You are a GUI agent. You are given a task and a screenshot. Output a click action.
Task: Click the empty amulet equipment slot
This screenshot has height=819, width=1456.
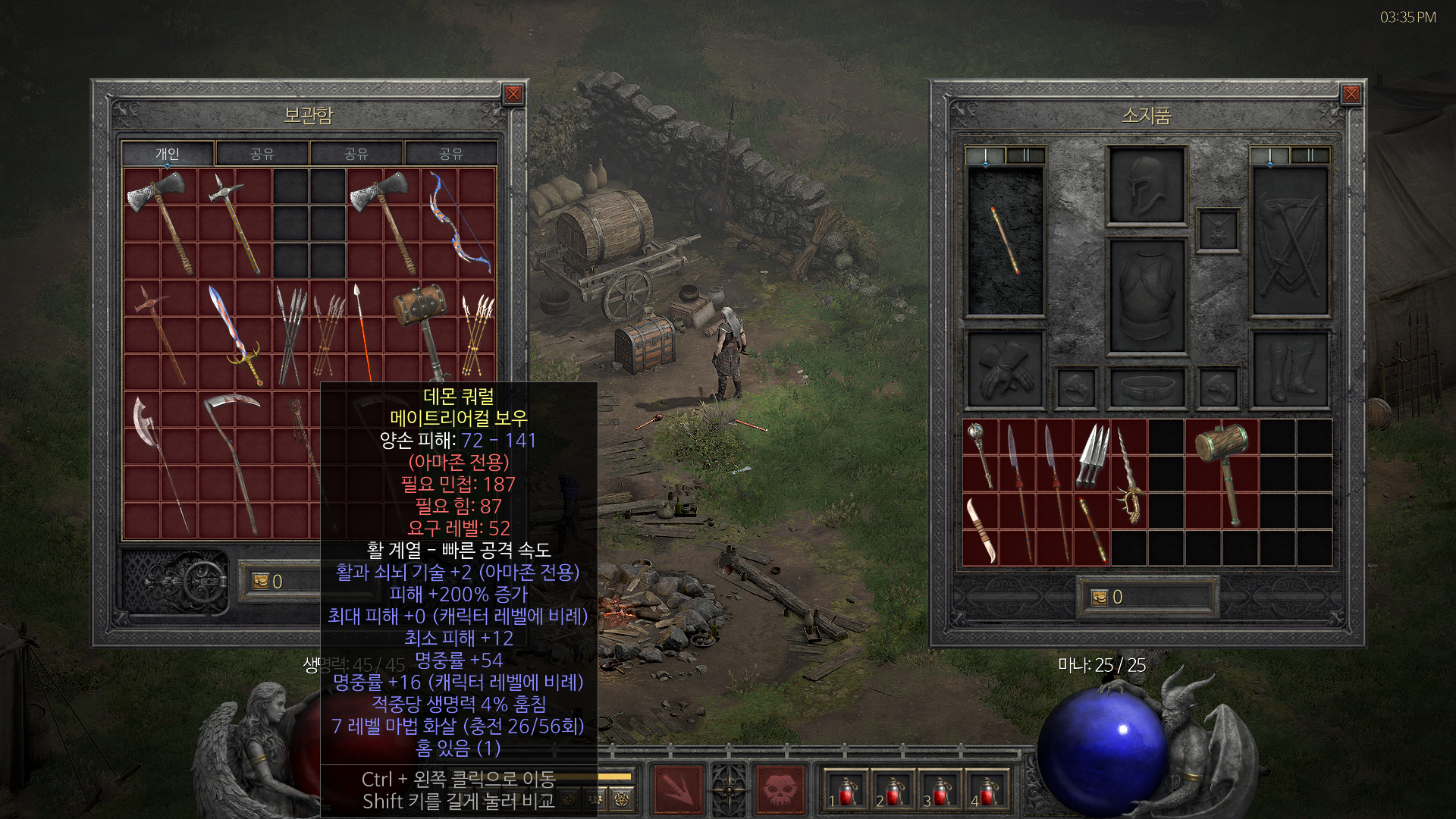pyautogui.click(x=1218, y=231)
